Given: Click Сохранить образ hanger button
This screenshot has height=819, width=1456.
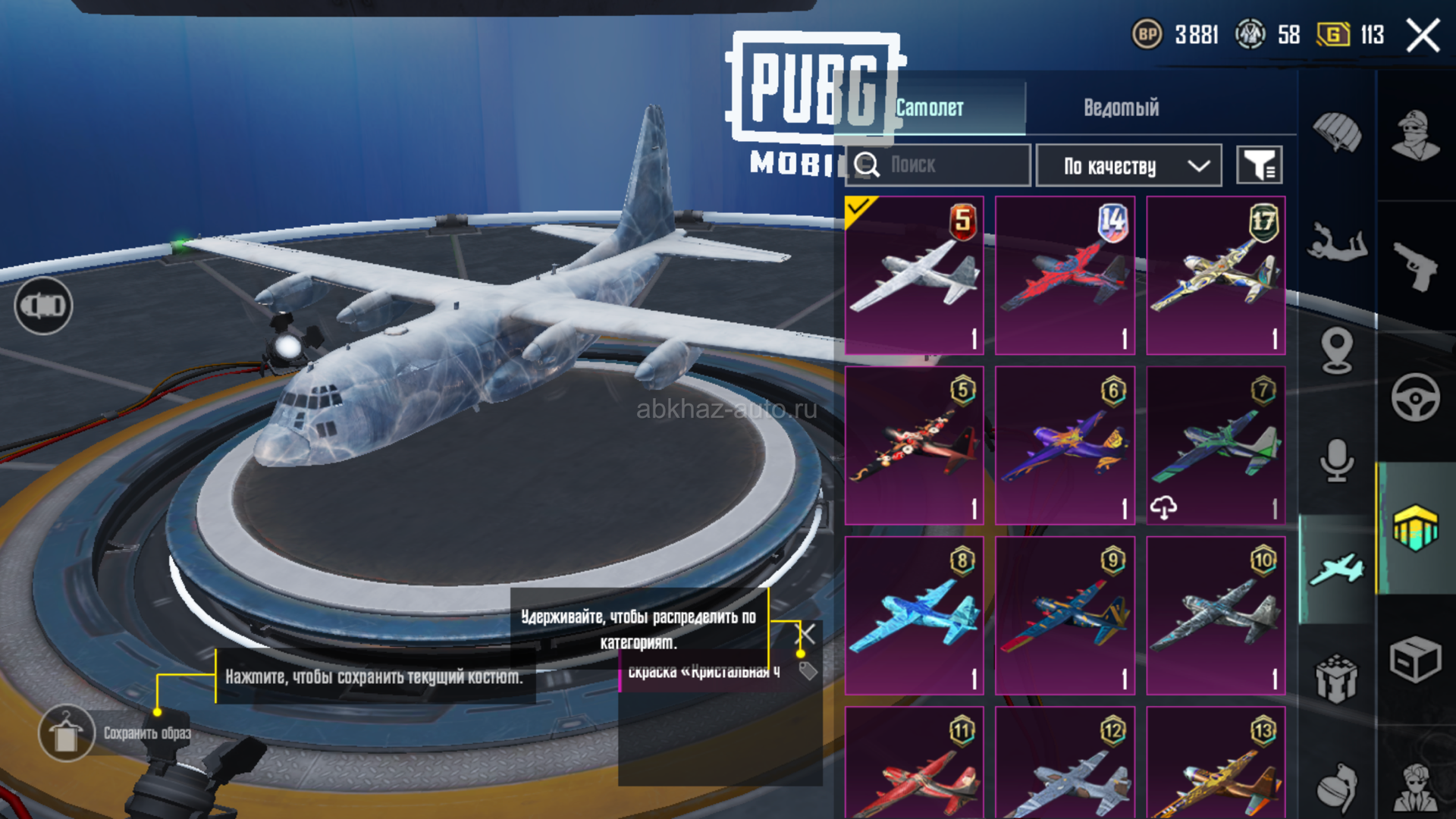Looking at the screenshot, I should coord(67,733).
